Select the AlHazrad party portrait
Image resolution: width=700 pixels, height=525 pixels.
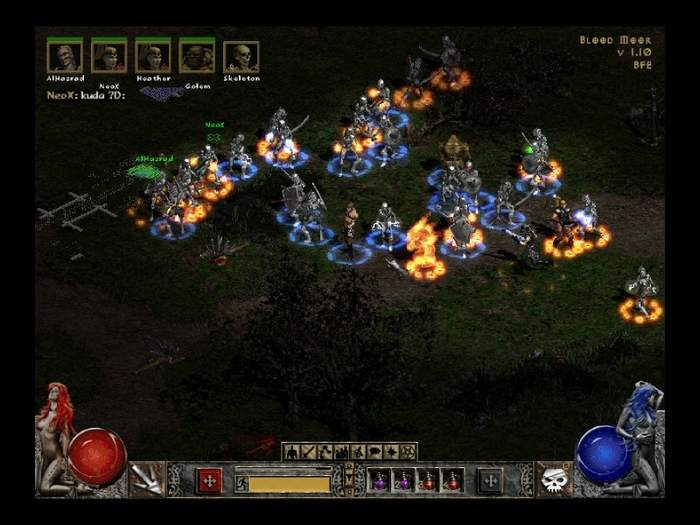click(64, 57)
